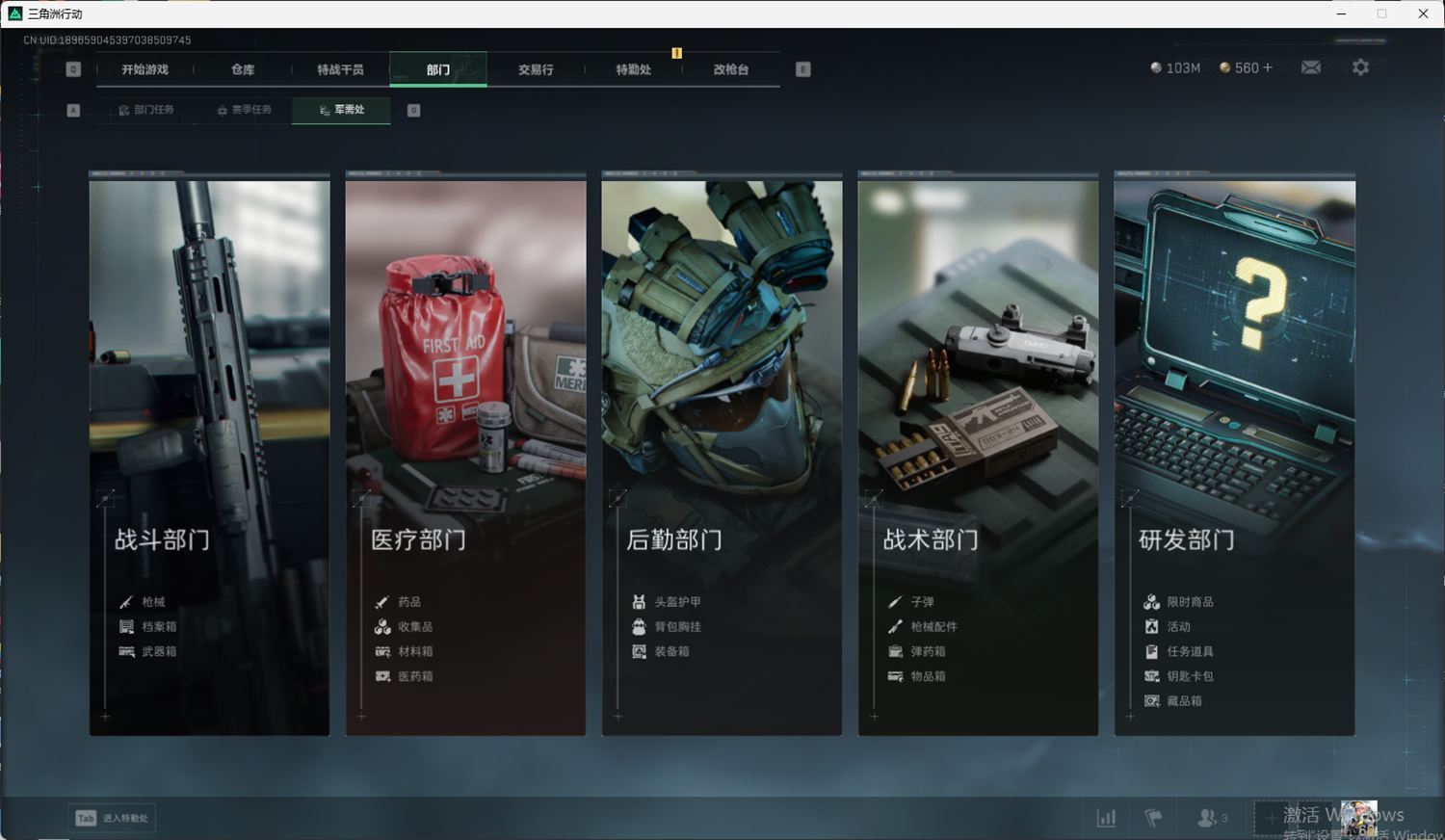The width and height of the screenshot is (1445, 840).
Task: Switch to the 仓库 warehouse tab
Action: point(243,69)
